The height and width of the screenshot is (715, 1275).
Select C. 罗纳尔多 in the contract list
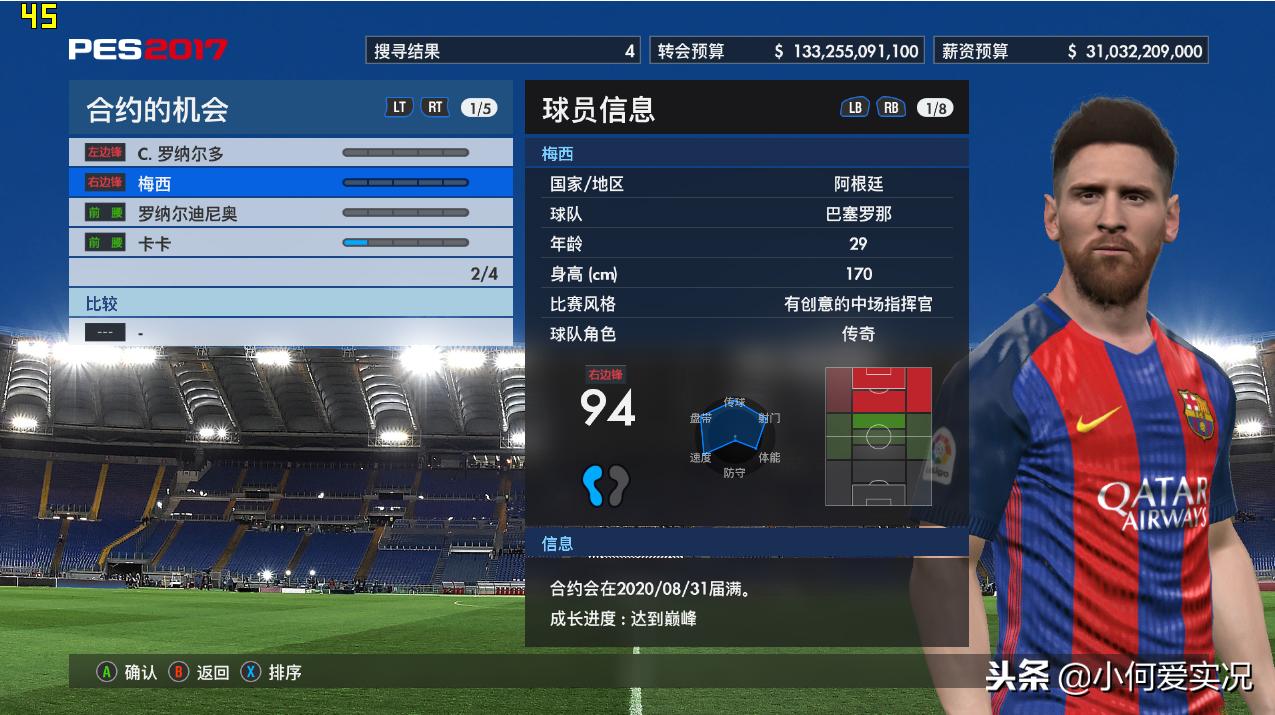pos(290,153)
